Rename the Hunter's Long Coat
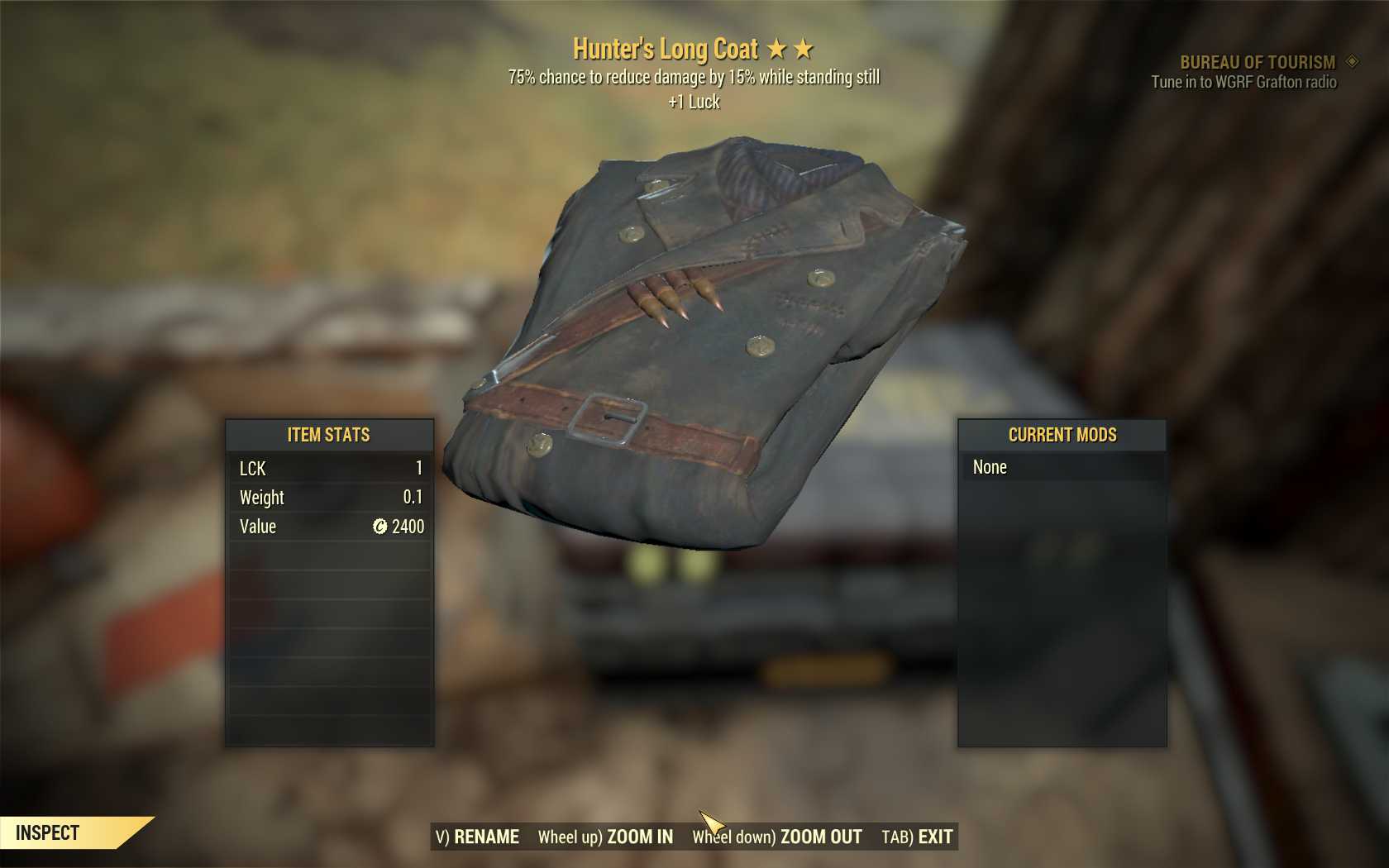Screen dimensions: 1389x868 pos(478,837)
